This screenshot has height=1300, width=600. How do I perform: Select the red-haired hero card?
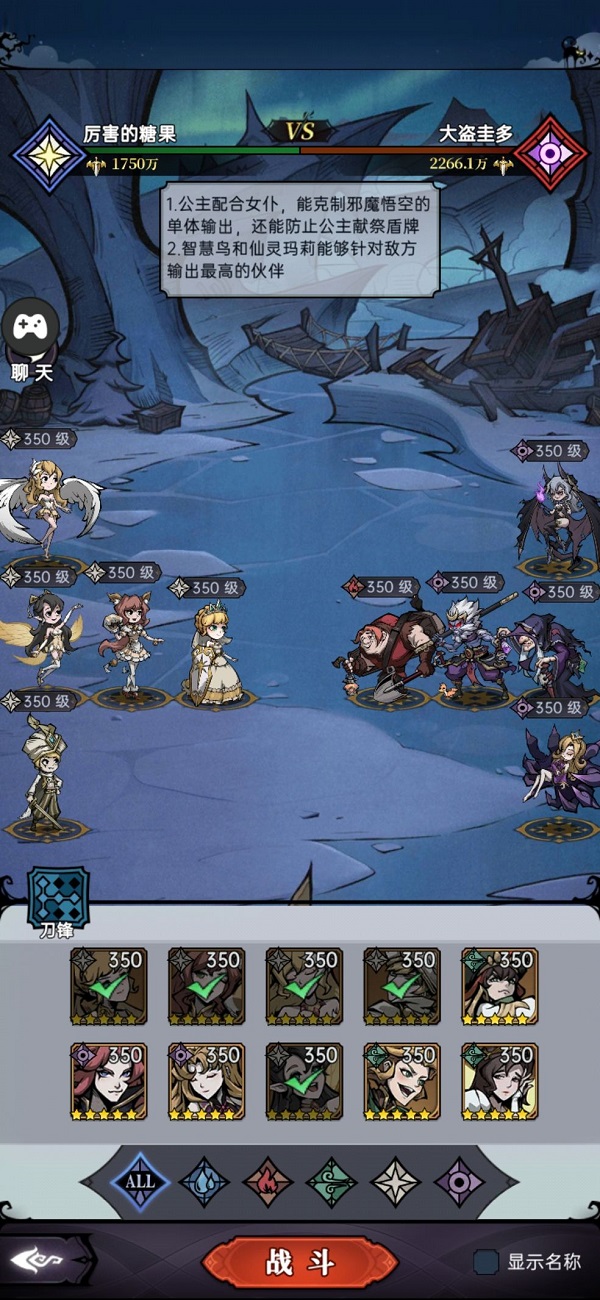coord(109,1081)
